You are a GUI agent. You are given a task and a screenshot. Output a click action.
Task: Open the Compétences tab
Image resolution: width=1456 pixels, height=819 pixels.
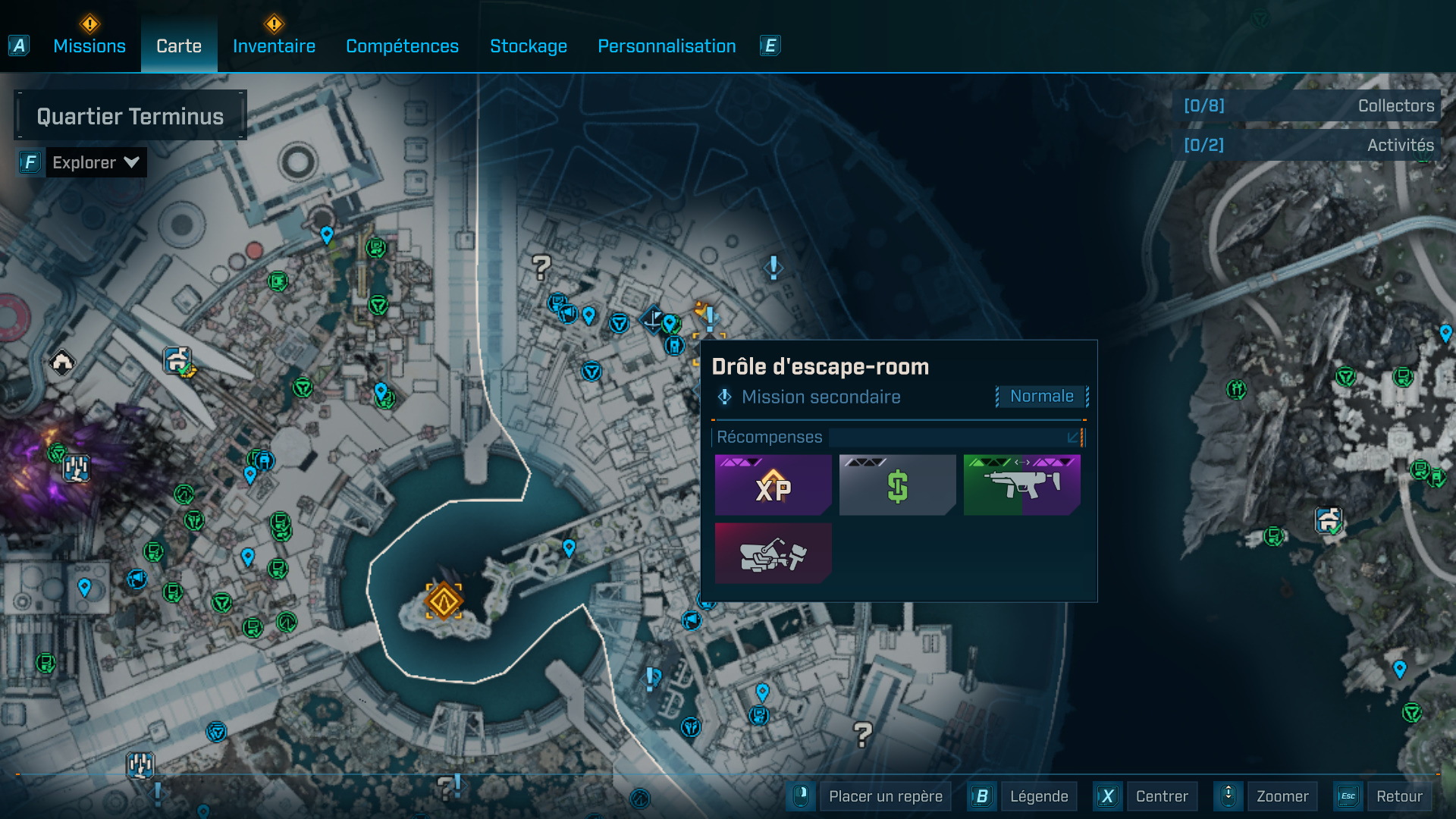pos(402,46)
